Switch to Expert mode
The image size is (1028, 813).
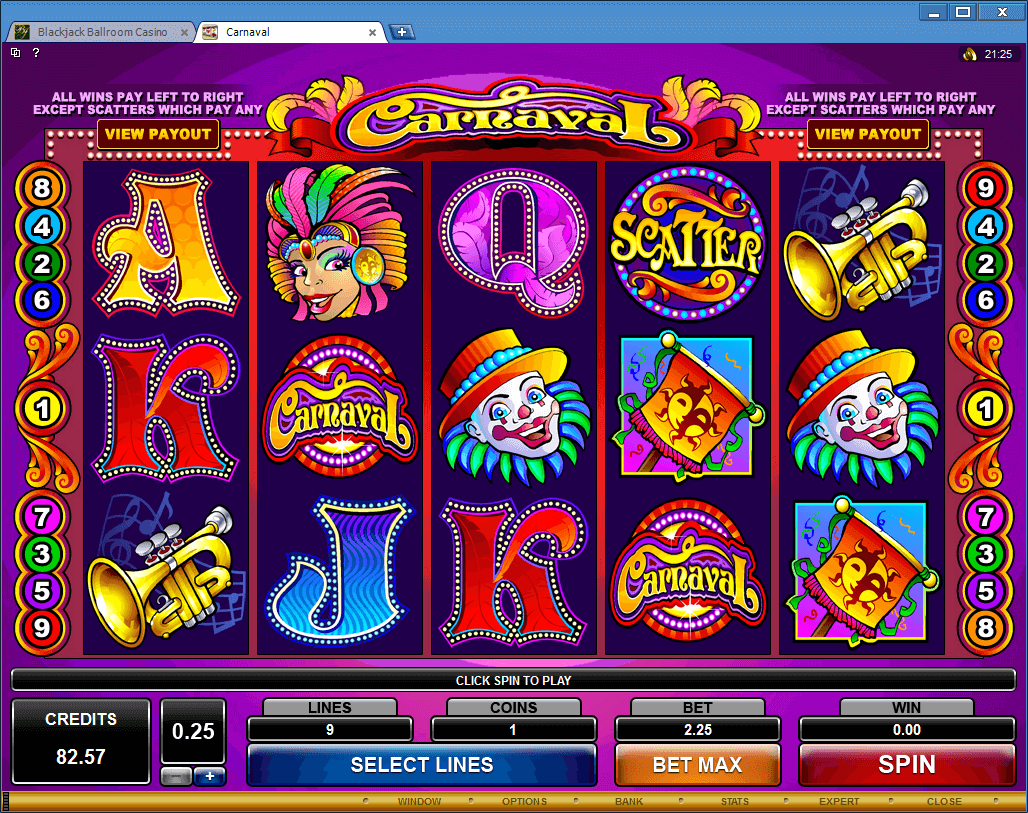(839, 801)
